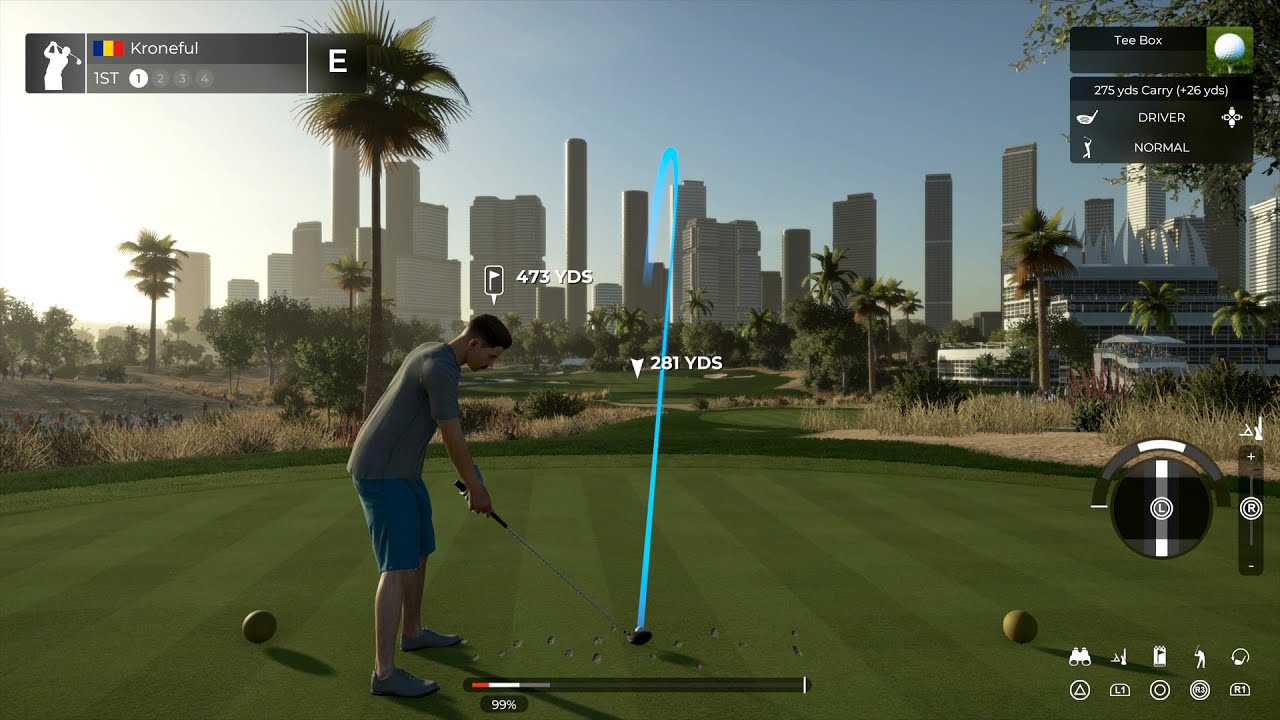This screenshot has height=720, width=1280.
Task: Choose the golfer practice swing icon
Action: pos(1200,657)
